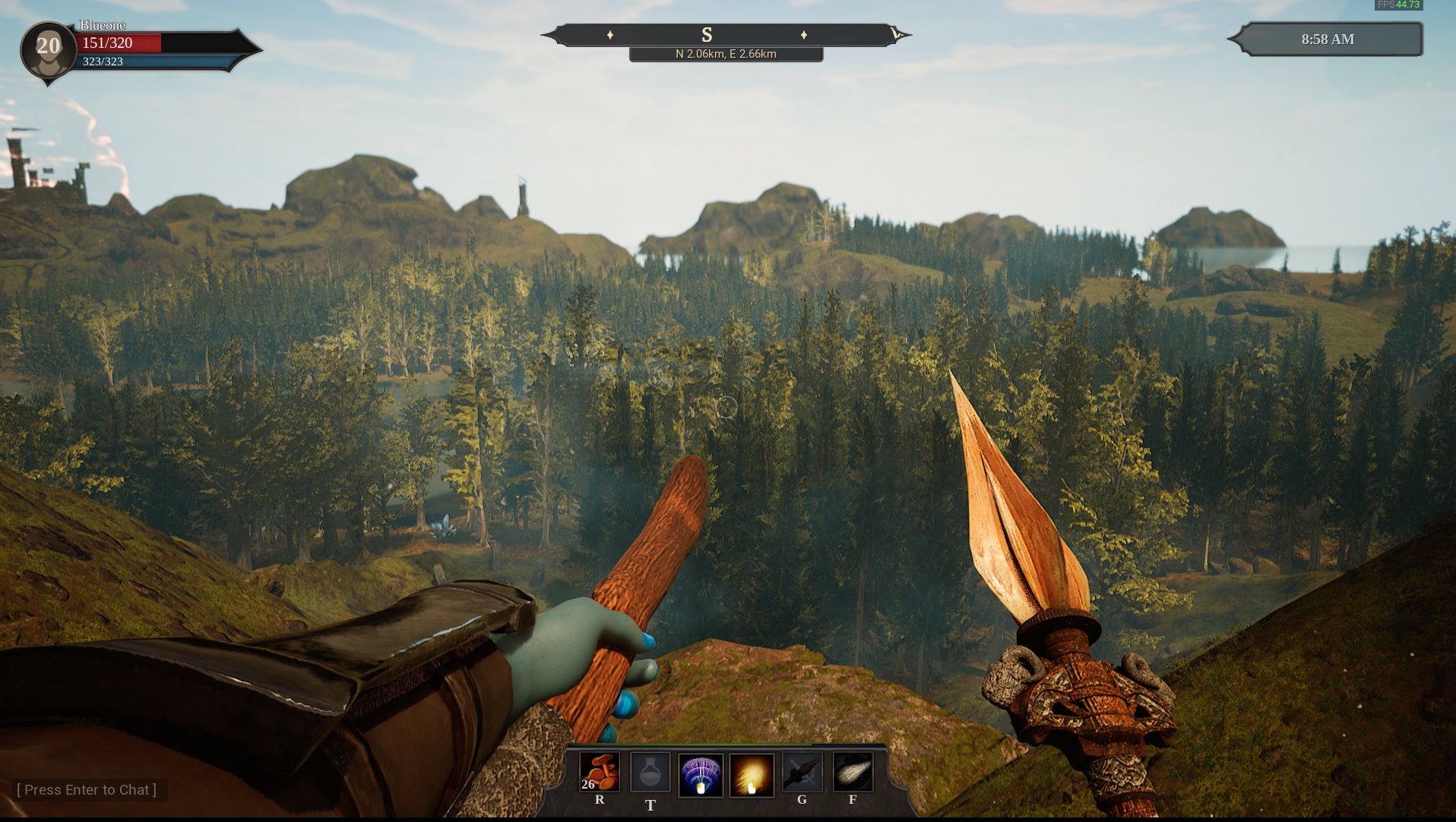Click the 8:58 AM clock panel
This screenshot has width=1456, height=822.
1327,40
